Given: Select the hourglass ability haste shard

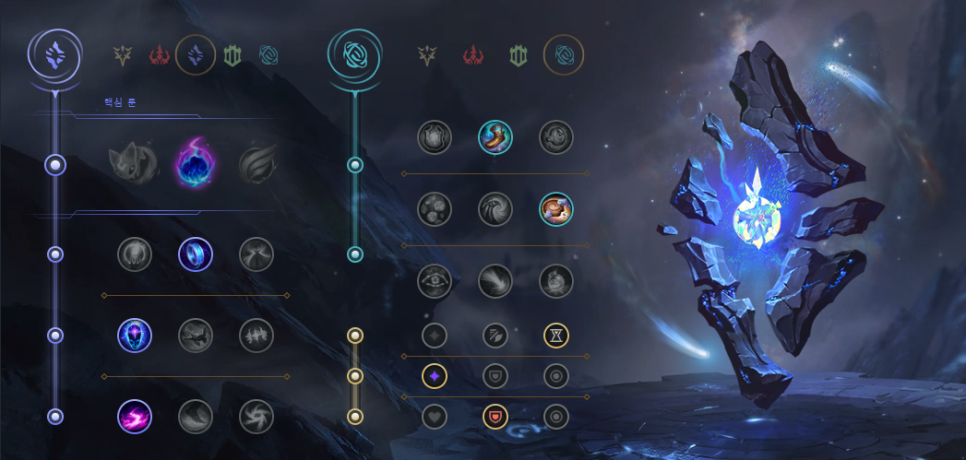Looking at the screenshot, I should click(x=556, y=335).
